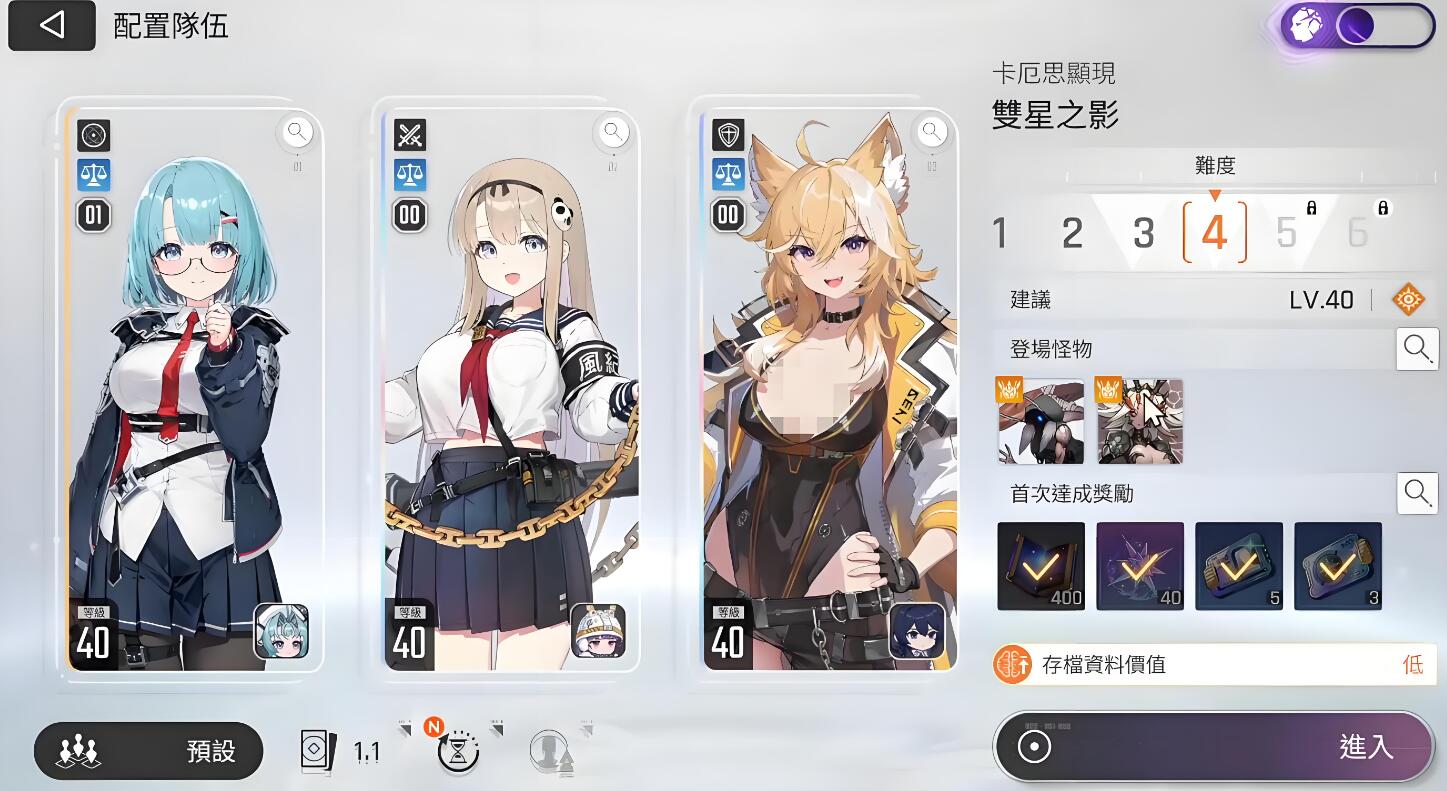Screen dimensions: 1447x791
Task: Click the search icon beside 登場怪物
Action: [1417, 349]
